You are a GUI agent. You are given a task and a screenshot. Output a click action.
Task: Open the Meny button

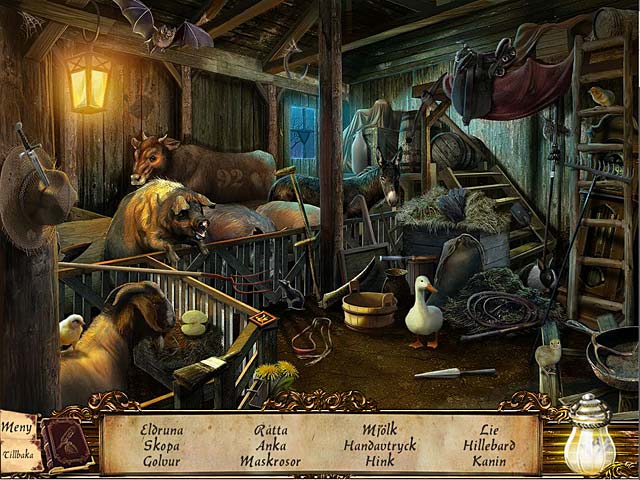click(17, 428)
